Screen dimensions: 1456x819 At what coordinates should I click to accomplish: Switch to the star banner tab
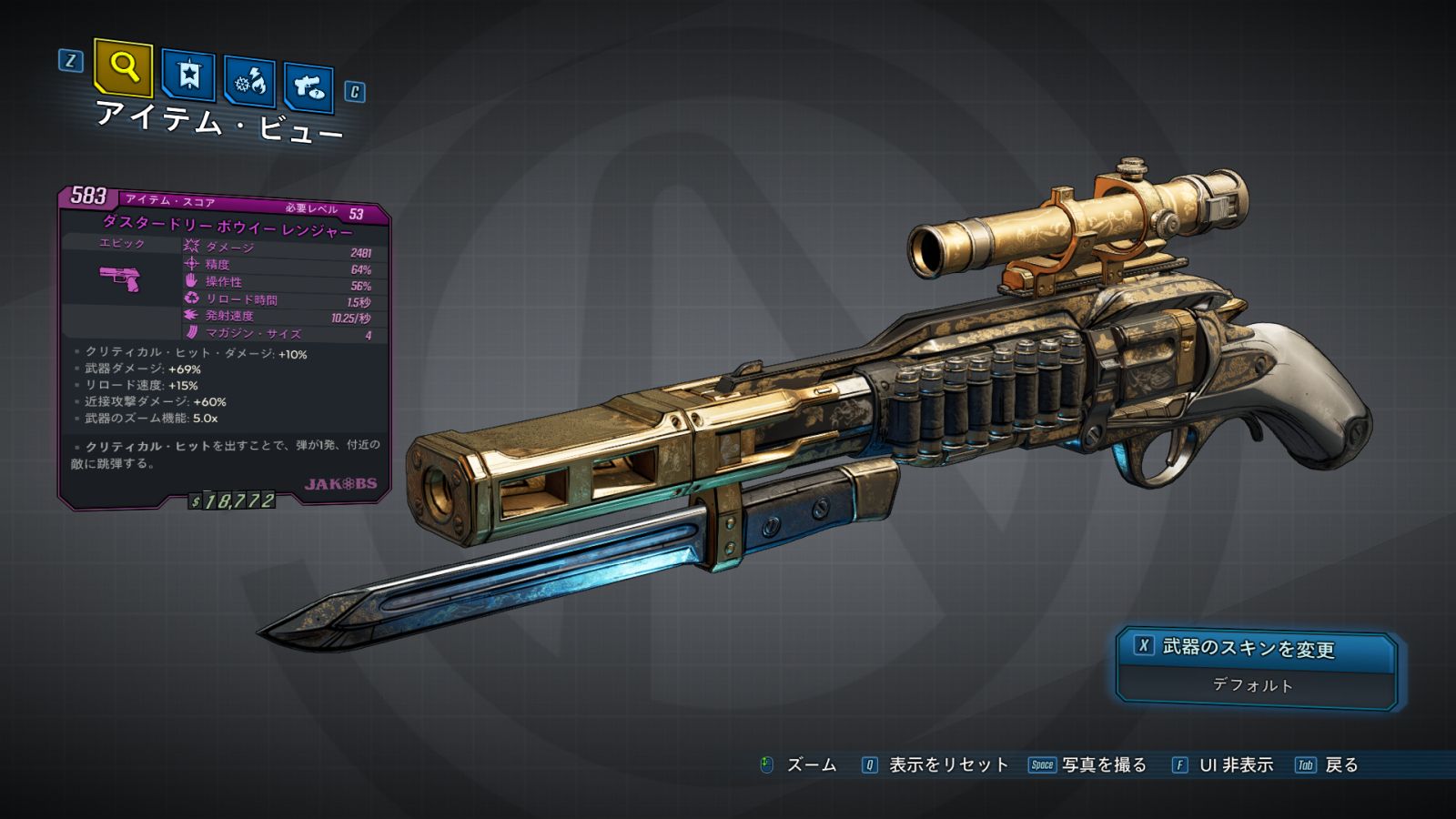pyautogui.click(x=188, y=76)
